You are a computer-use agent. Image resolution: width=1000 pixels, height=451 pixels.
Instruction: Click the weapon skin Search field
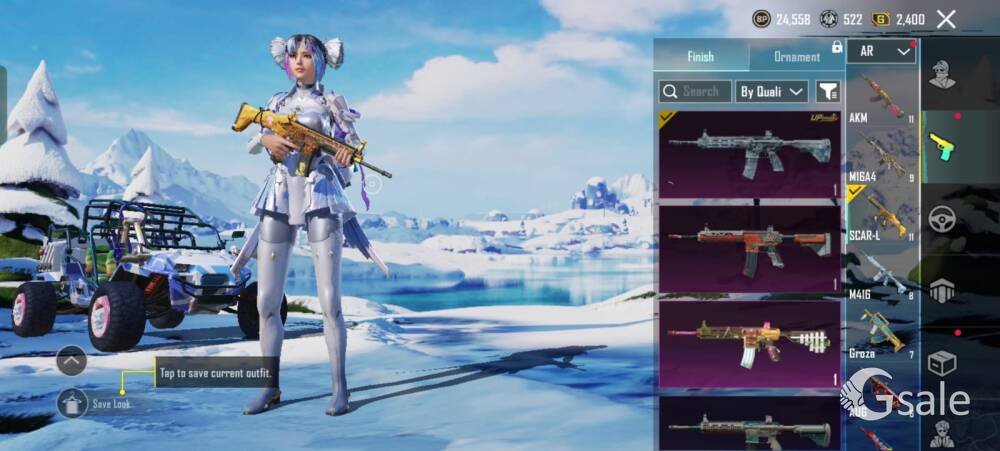coord(695,92)
